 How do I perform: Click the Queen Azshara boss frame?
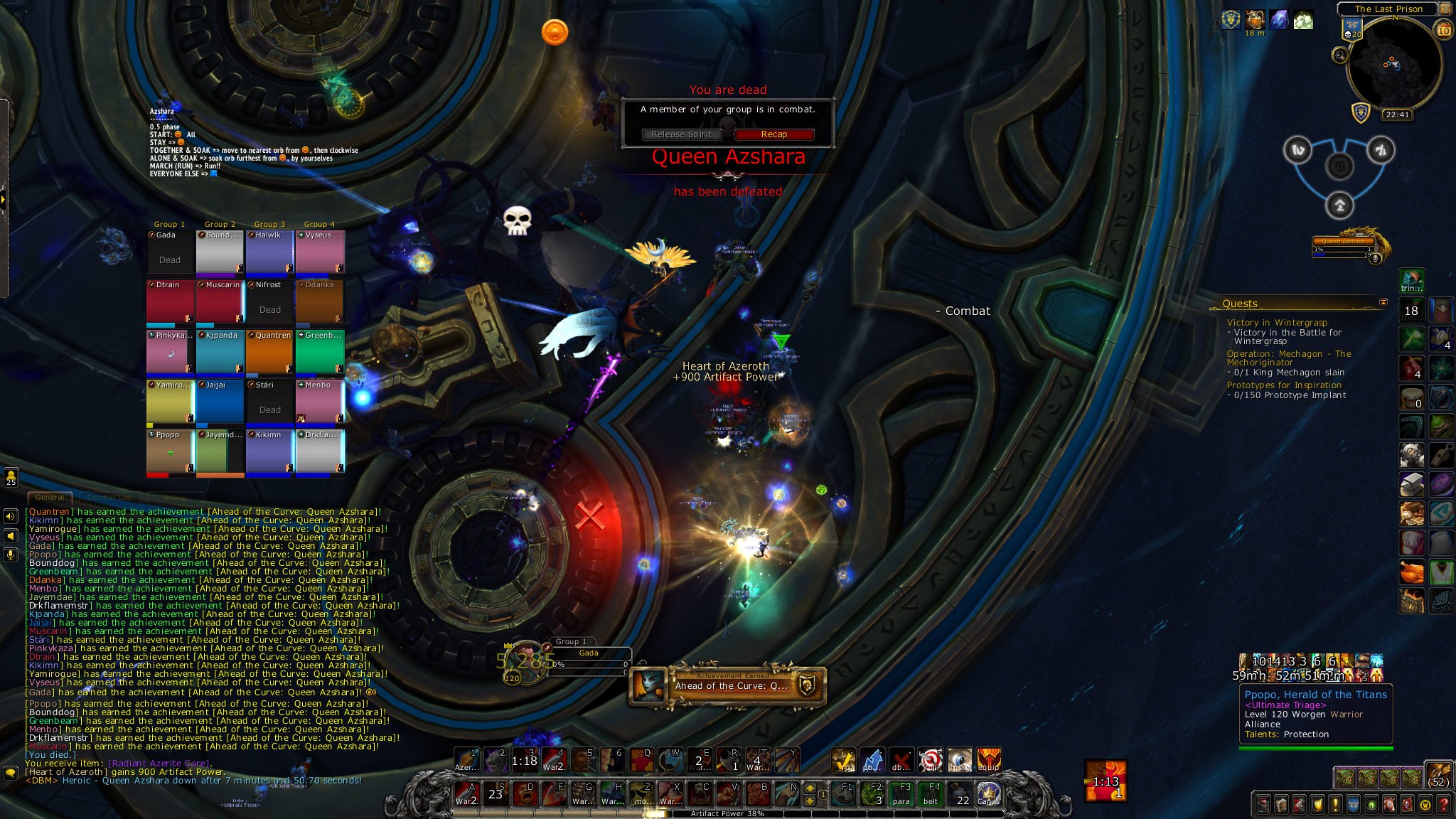(1342, 245)
